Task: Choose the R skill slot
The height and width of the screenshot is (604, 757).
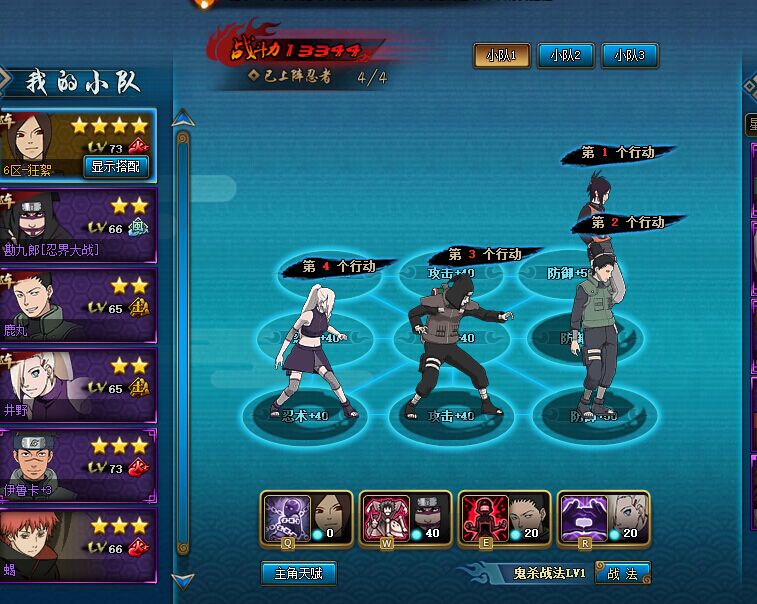Action: [x=603, y=518]
